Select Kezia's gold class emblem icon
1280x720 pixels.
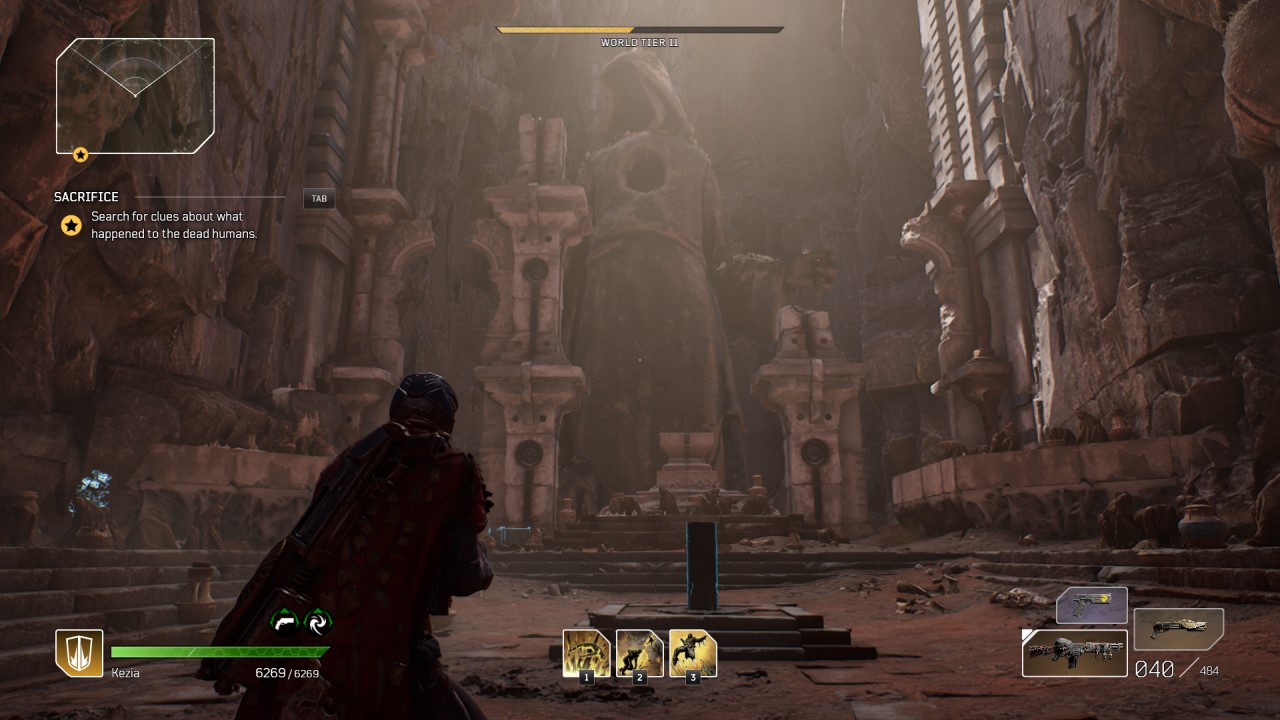click(79, 653)
